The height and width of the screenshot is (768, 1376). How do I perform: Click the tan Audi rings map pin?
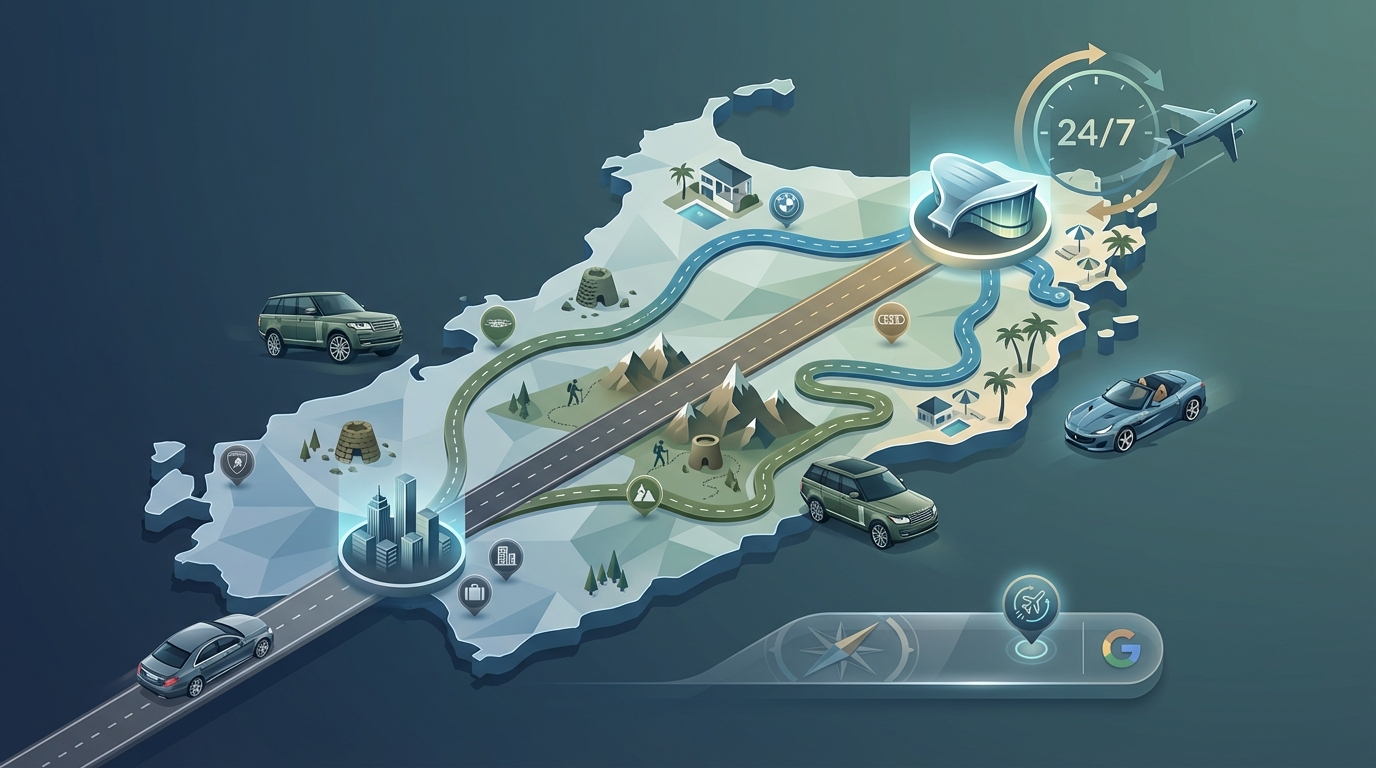coord(889,320)
